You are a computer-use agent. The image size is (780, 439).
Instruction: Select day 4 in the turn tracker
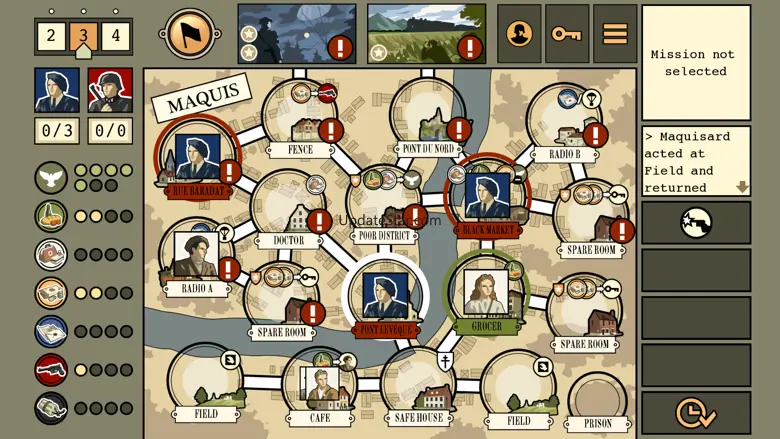115,37
